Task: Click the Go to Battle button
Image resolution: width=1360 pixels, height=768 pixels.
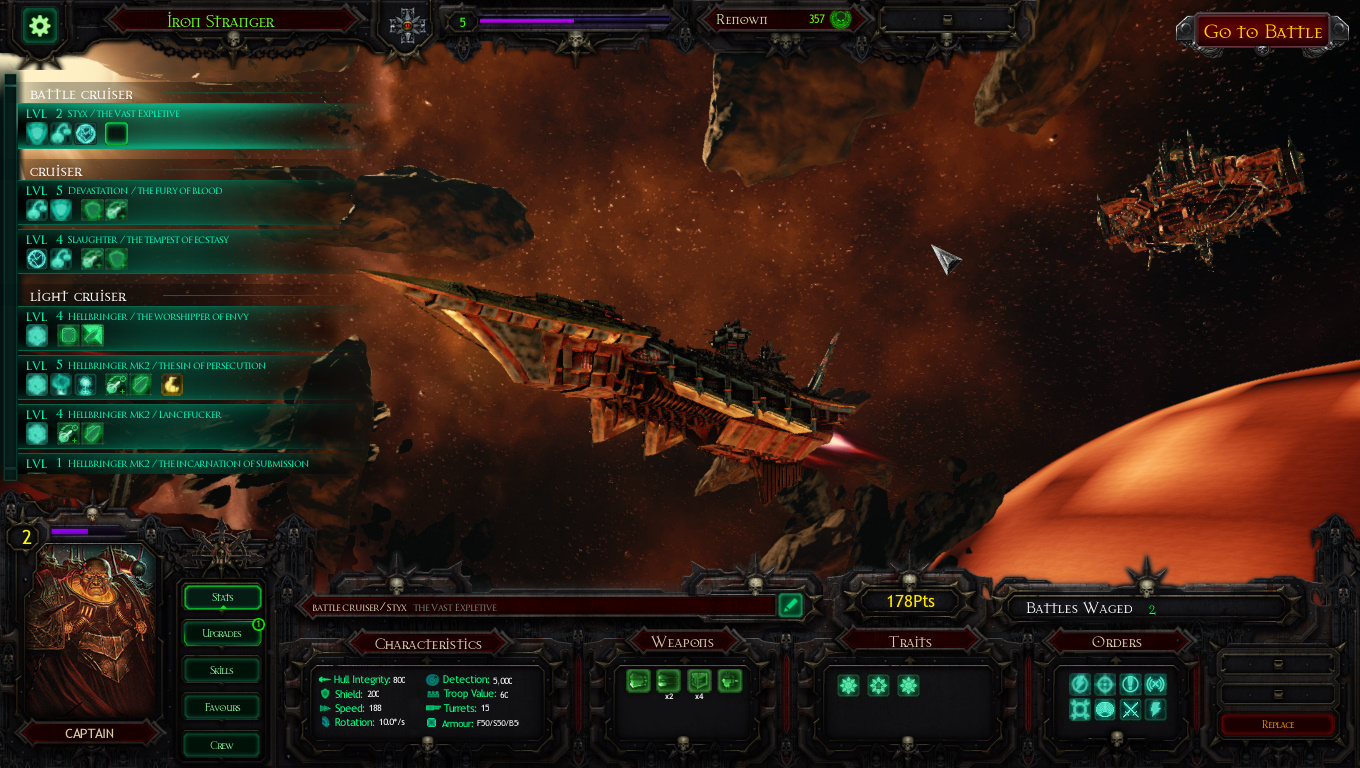Action: coord(1262,31)
